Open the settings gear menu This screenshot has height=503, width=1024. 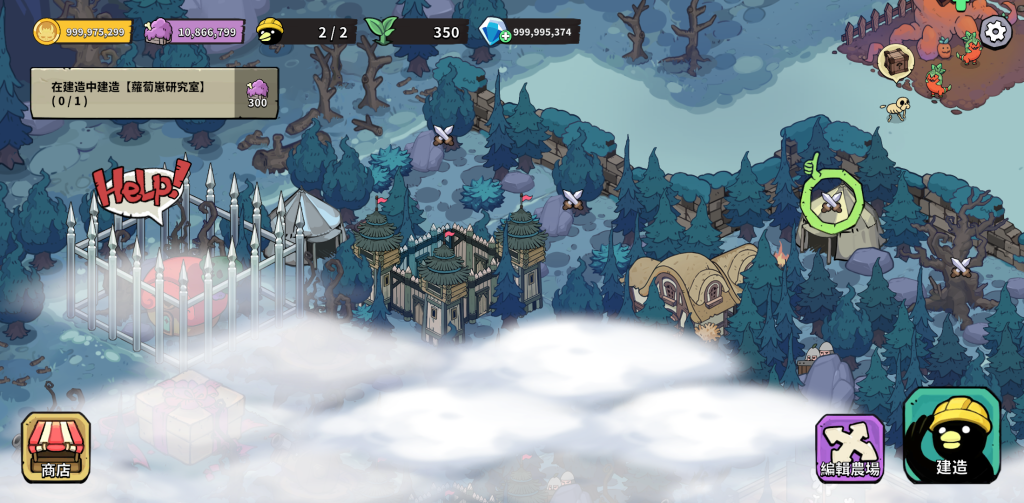[995, 31]
